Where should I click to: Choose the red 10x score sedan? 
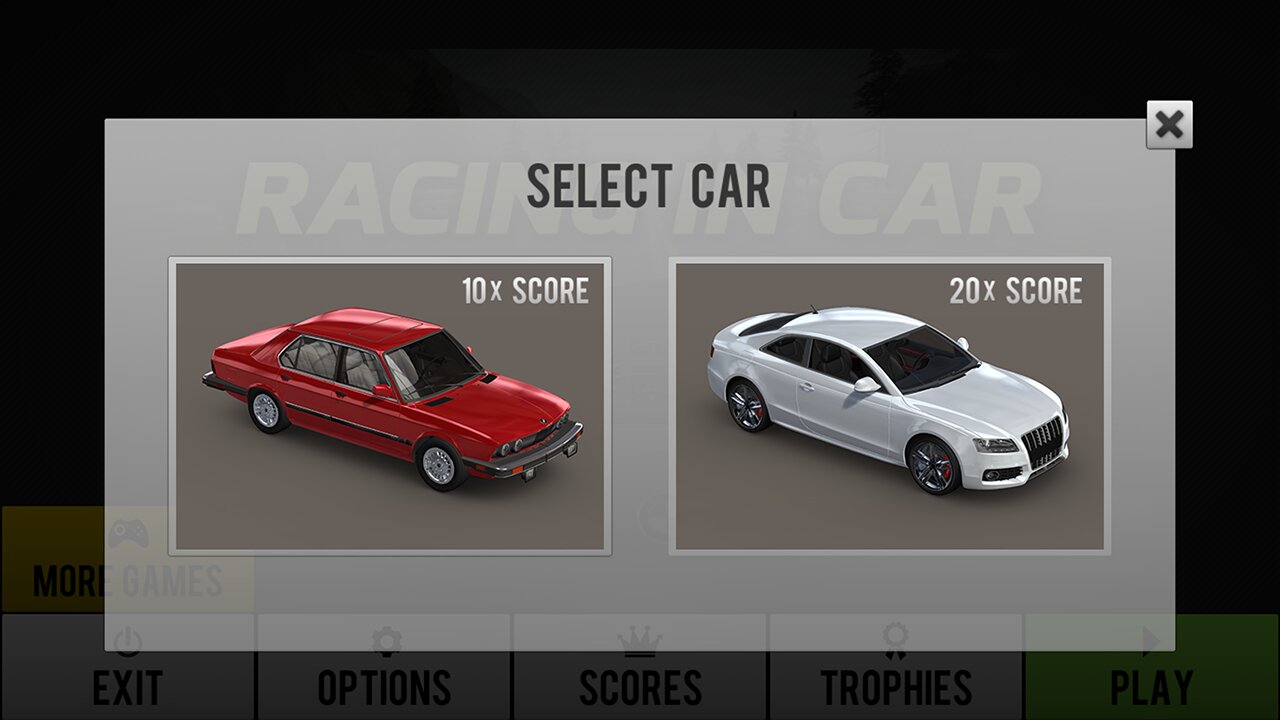390,405
